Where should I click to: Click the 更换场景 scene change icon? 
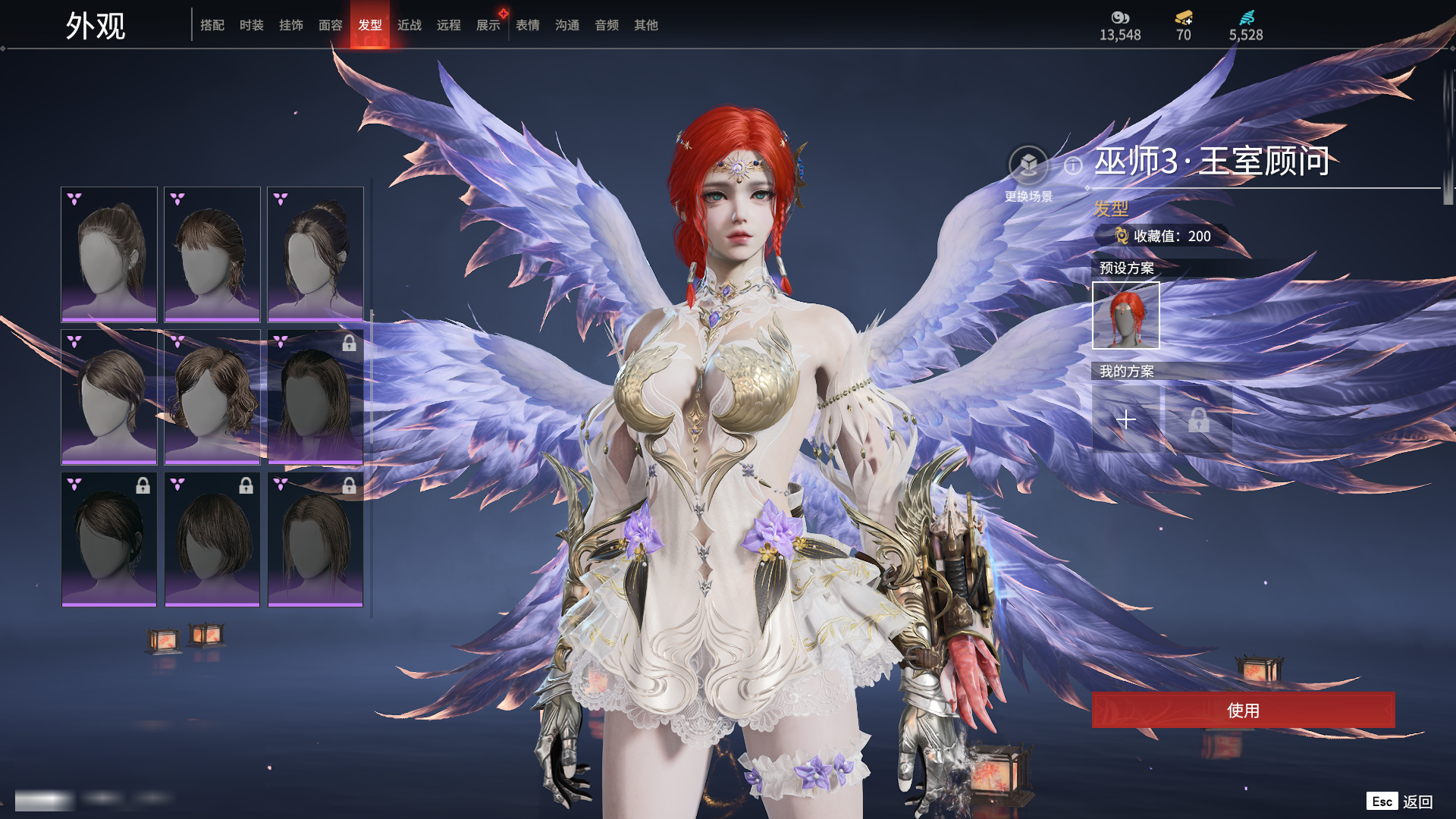pos(1028,165)
